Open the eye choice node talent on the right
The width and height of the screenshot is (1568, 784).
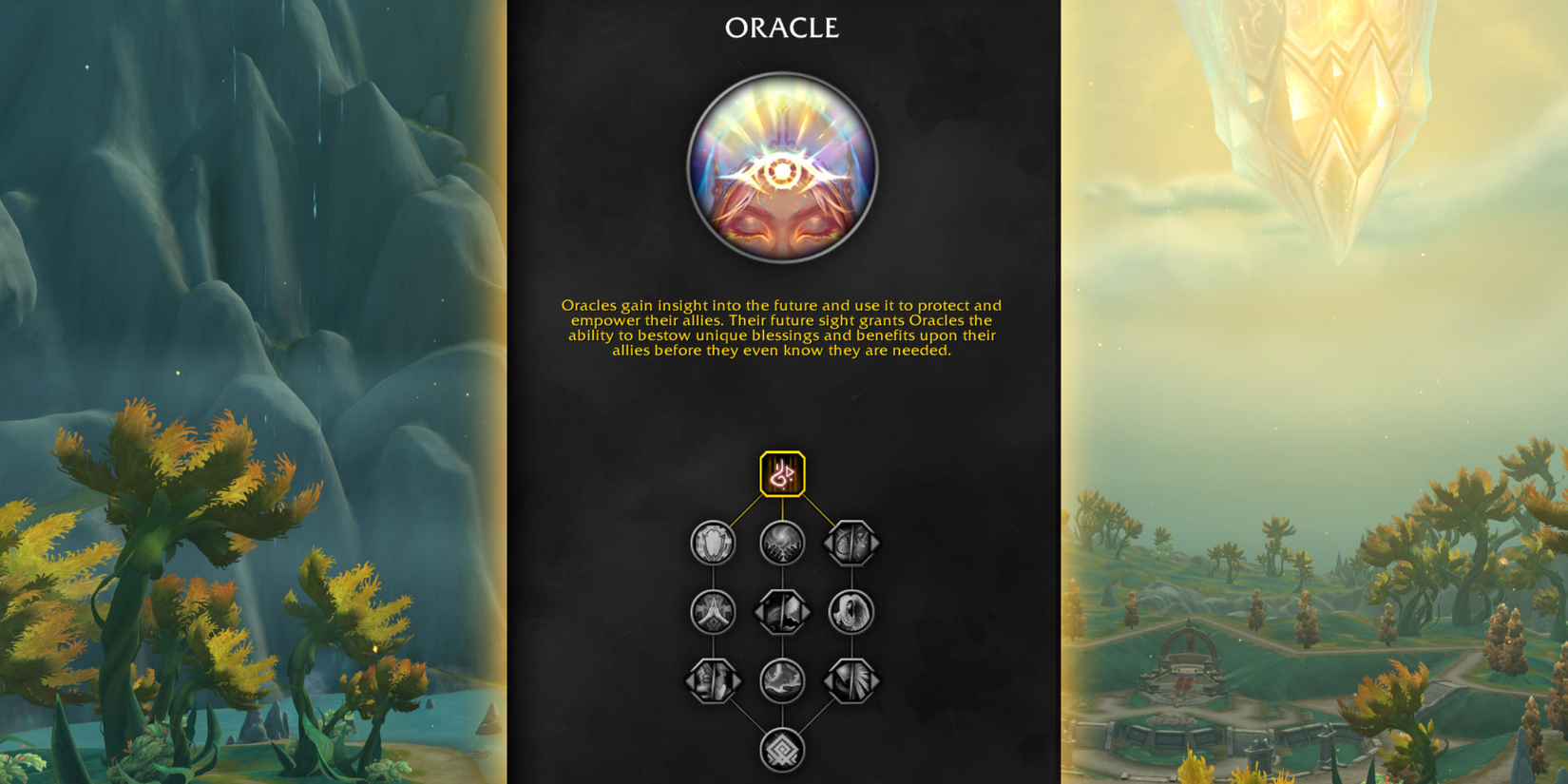[x=851, y=545]
